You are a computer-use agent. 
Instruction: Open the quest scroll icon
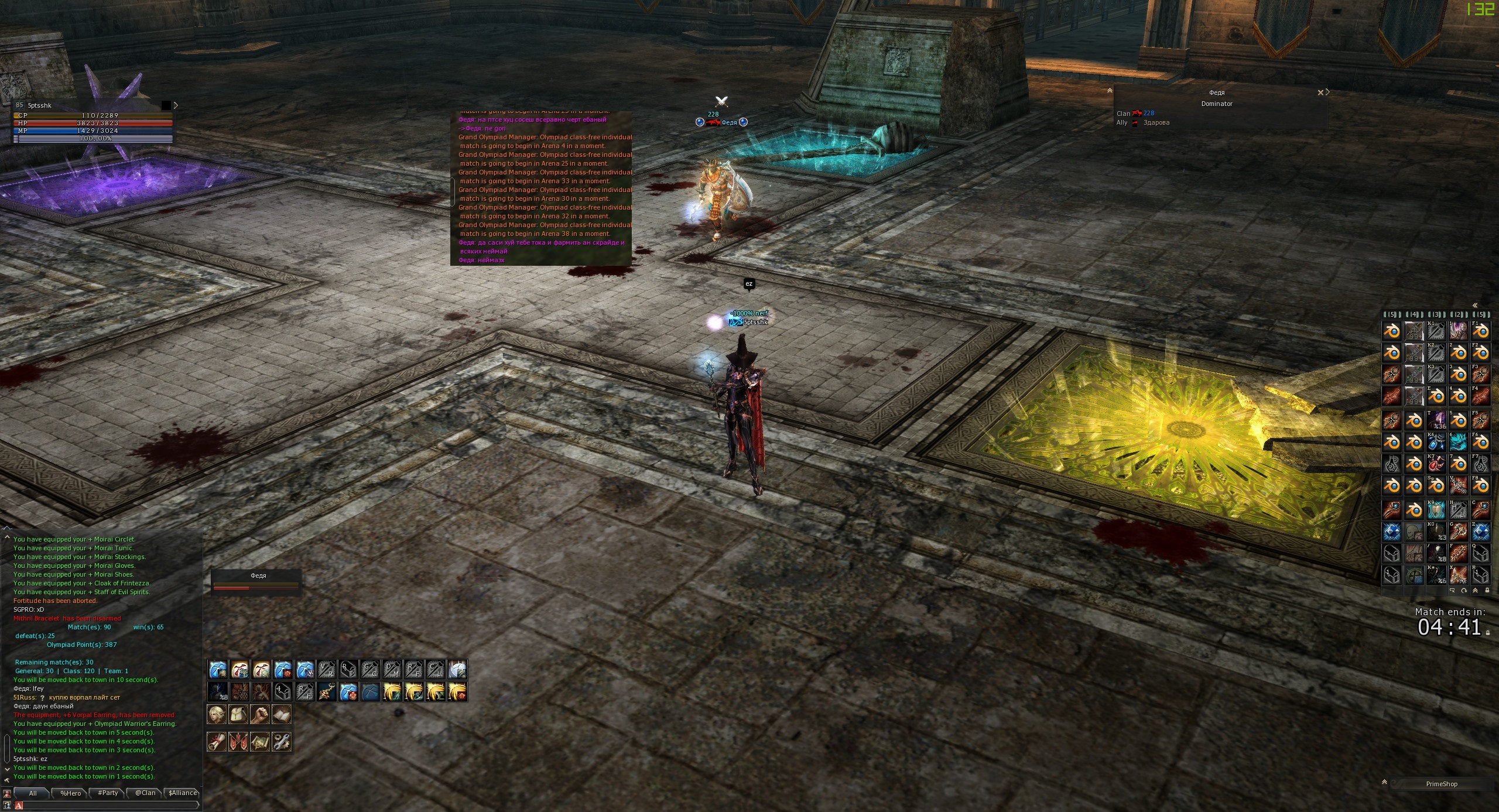click(217, 742)
